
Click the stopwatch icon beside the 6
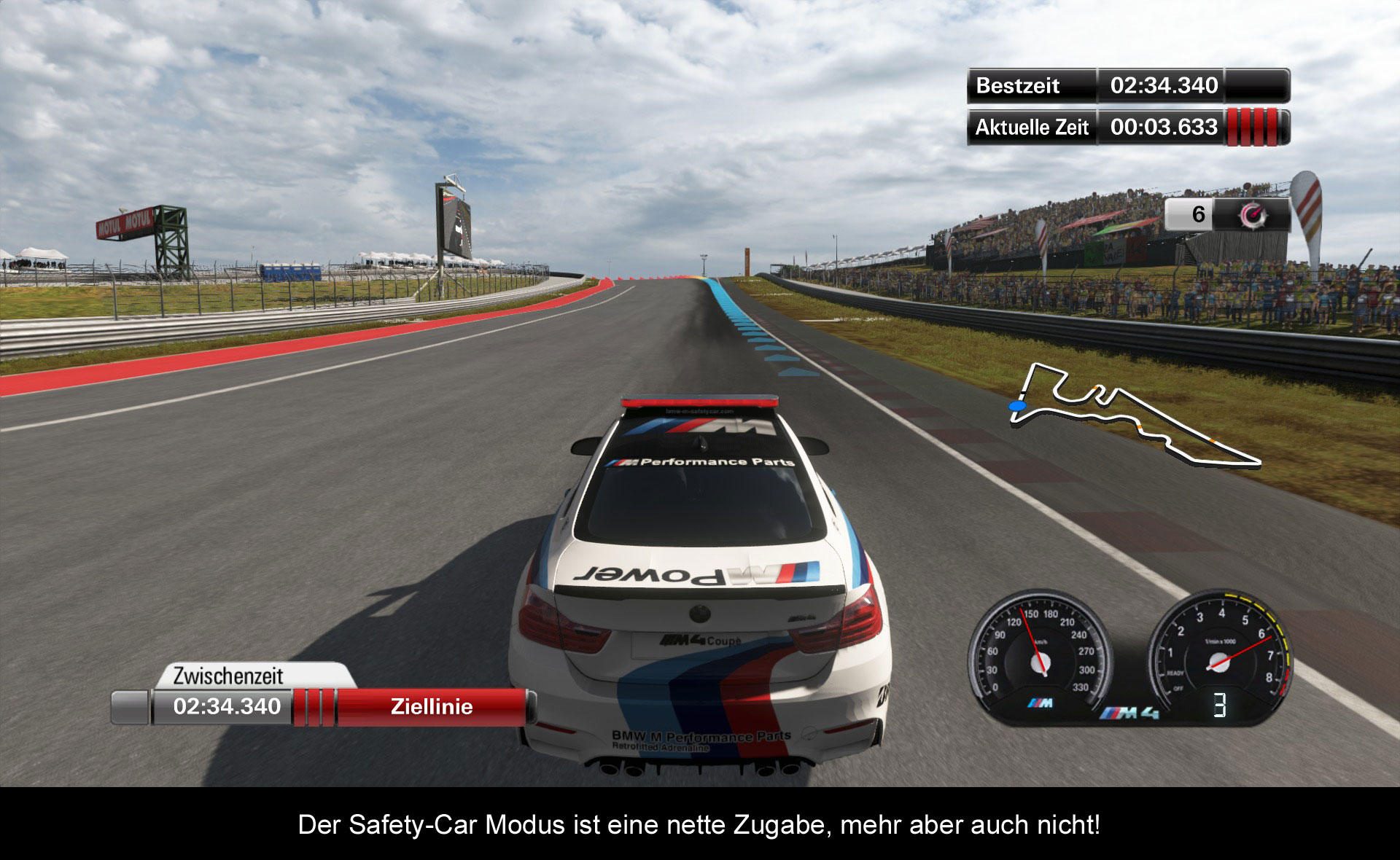(x=1253, y=214)
